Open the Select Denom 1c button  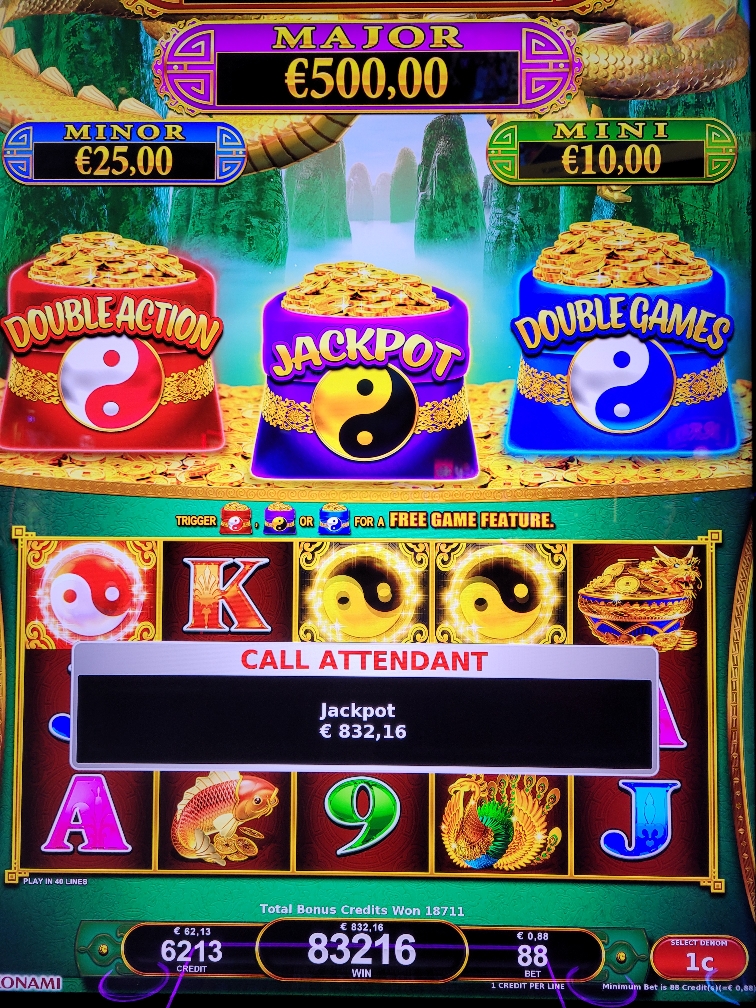[698, 957]
